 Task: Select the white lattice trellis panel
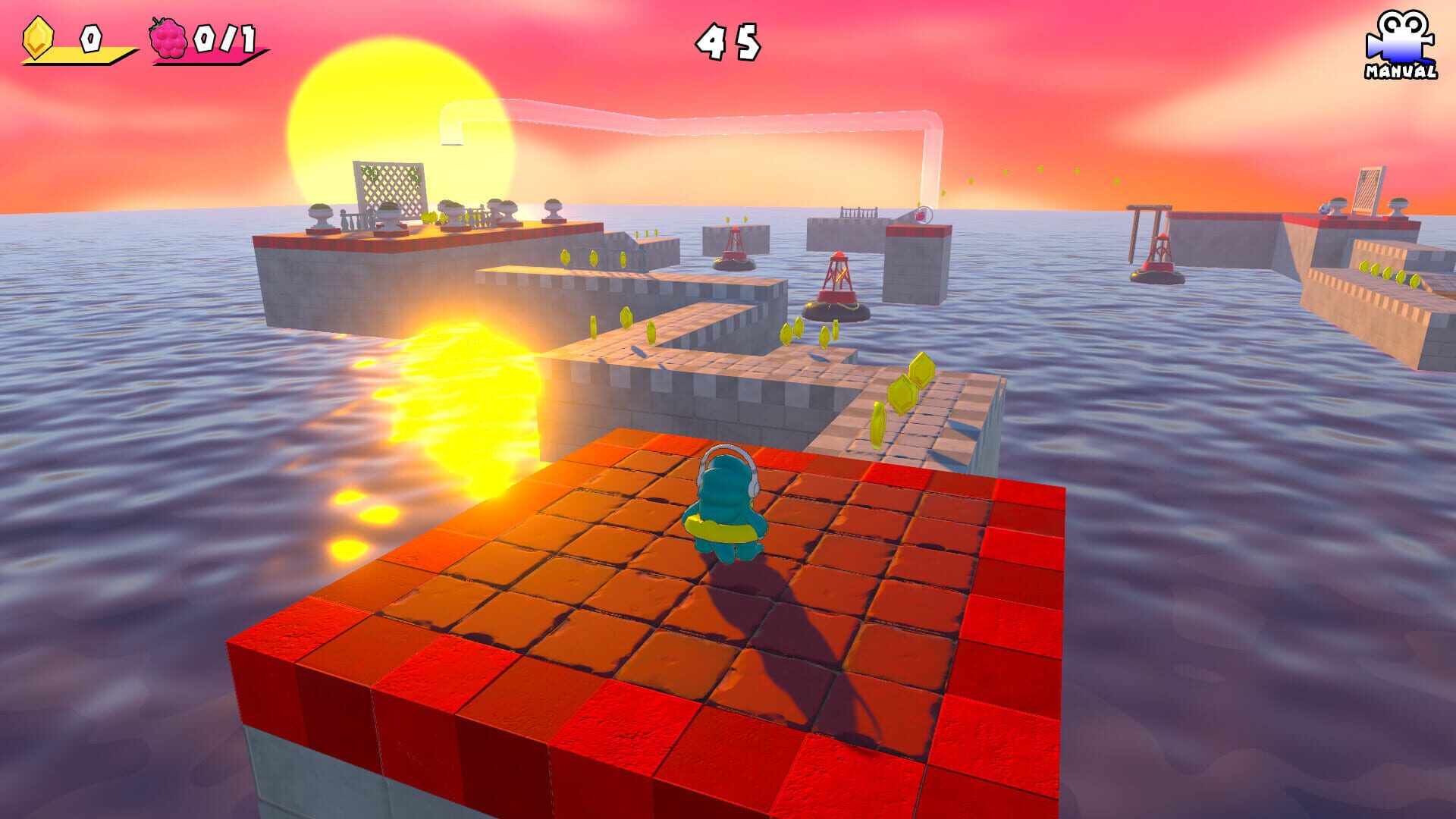(387, 190)
